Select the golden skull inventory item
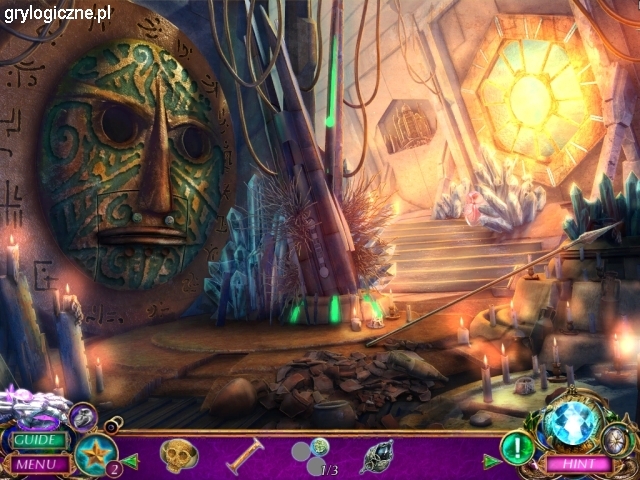 coord(179,455)
